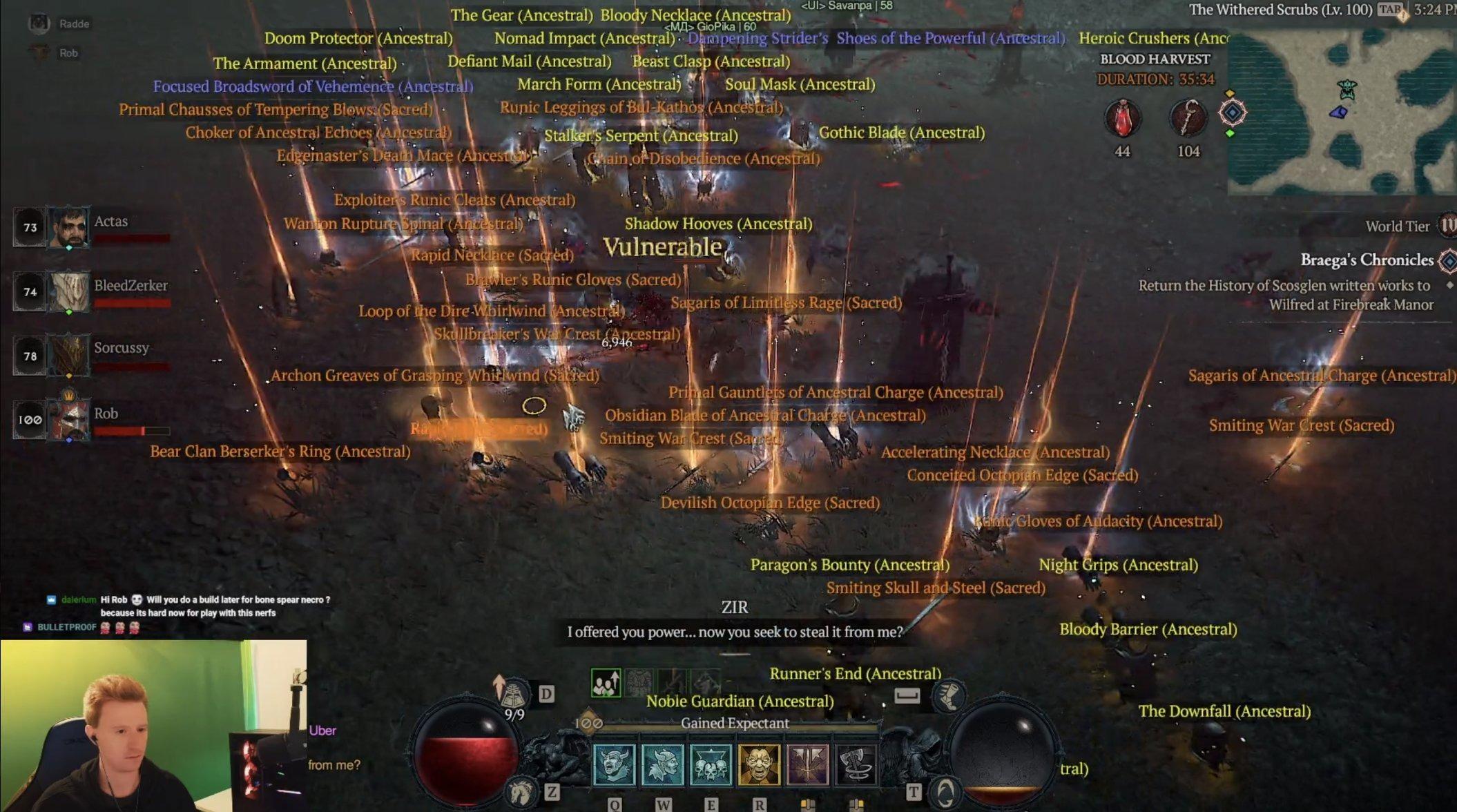Viewport: 1457px width, 812px height.
Task: Click Sorcussy's party frame
Action: point(68,356)
